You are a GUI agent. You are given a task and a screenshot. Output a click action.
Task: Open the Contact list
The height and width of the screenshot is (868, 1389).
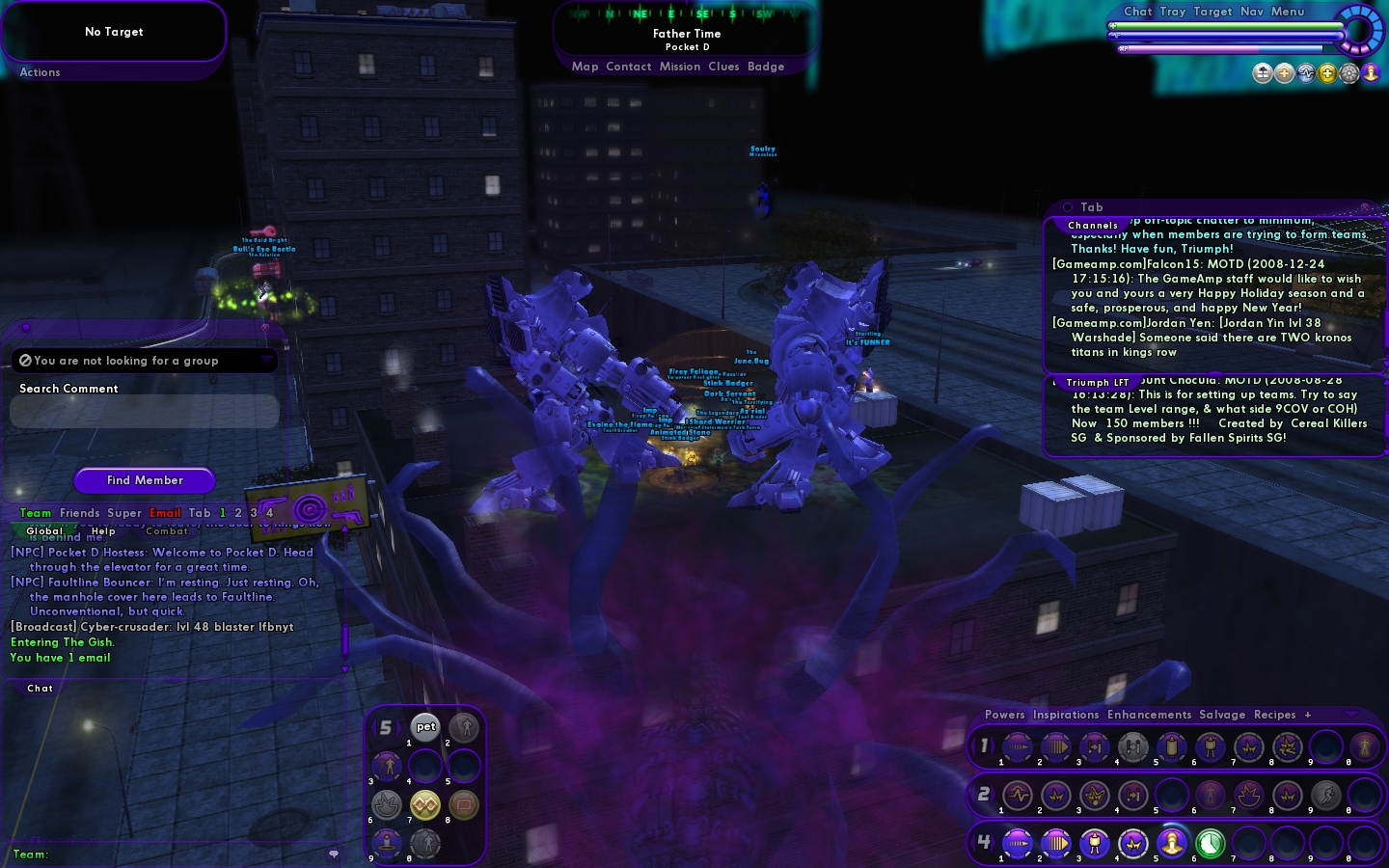(629, 67)
